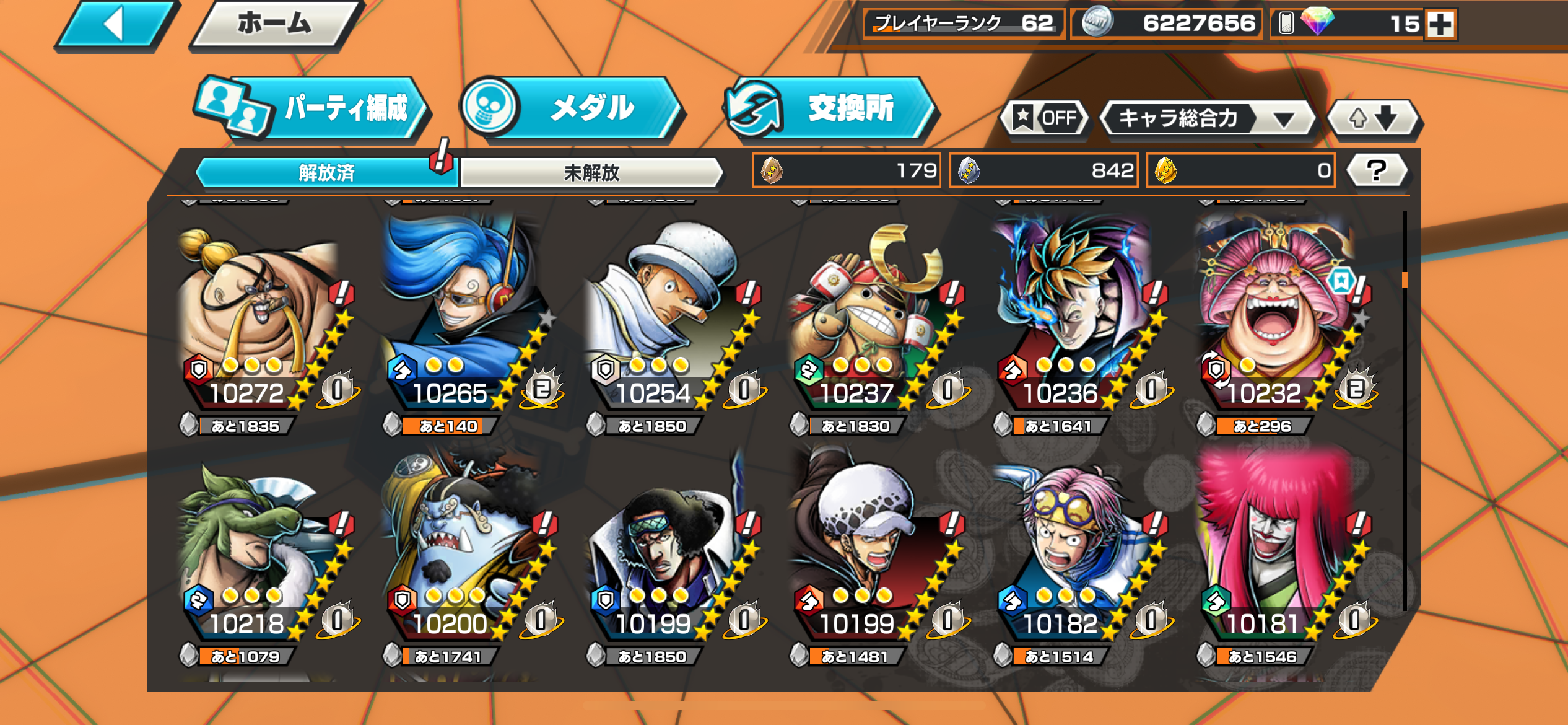Toggle ascending/descending sort order arrows
The image size is (1568, 725).
coord(1374,118)
